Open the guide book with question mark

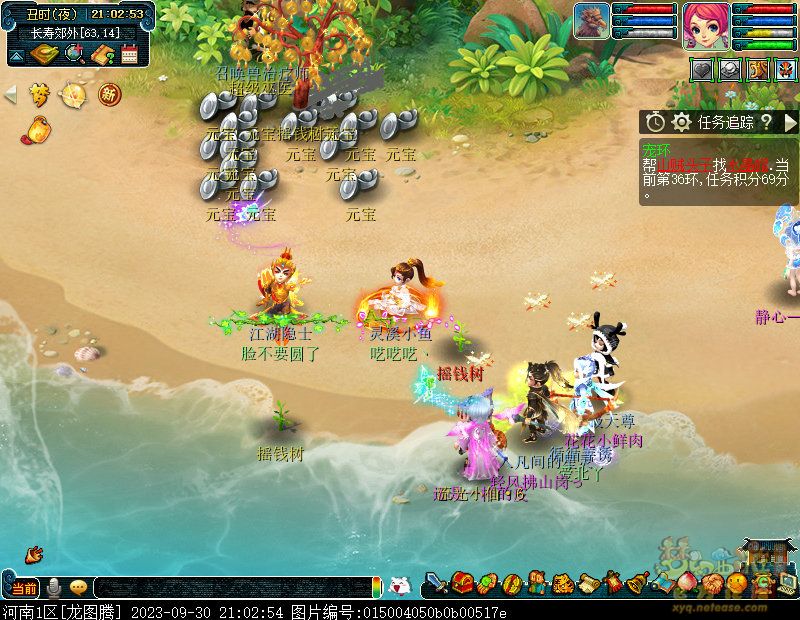click(x=101, y=54)
